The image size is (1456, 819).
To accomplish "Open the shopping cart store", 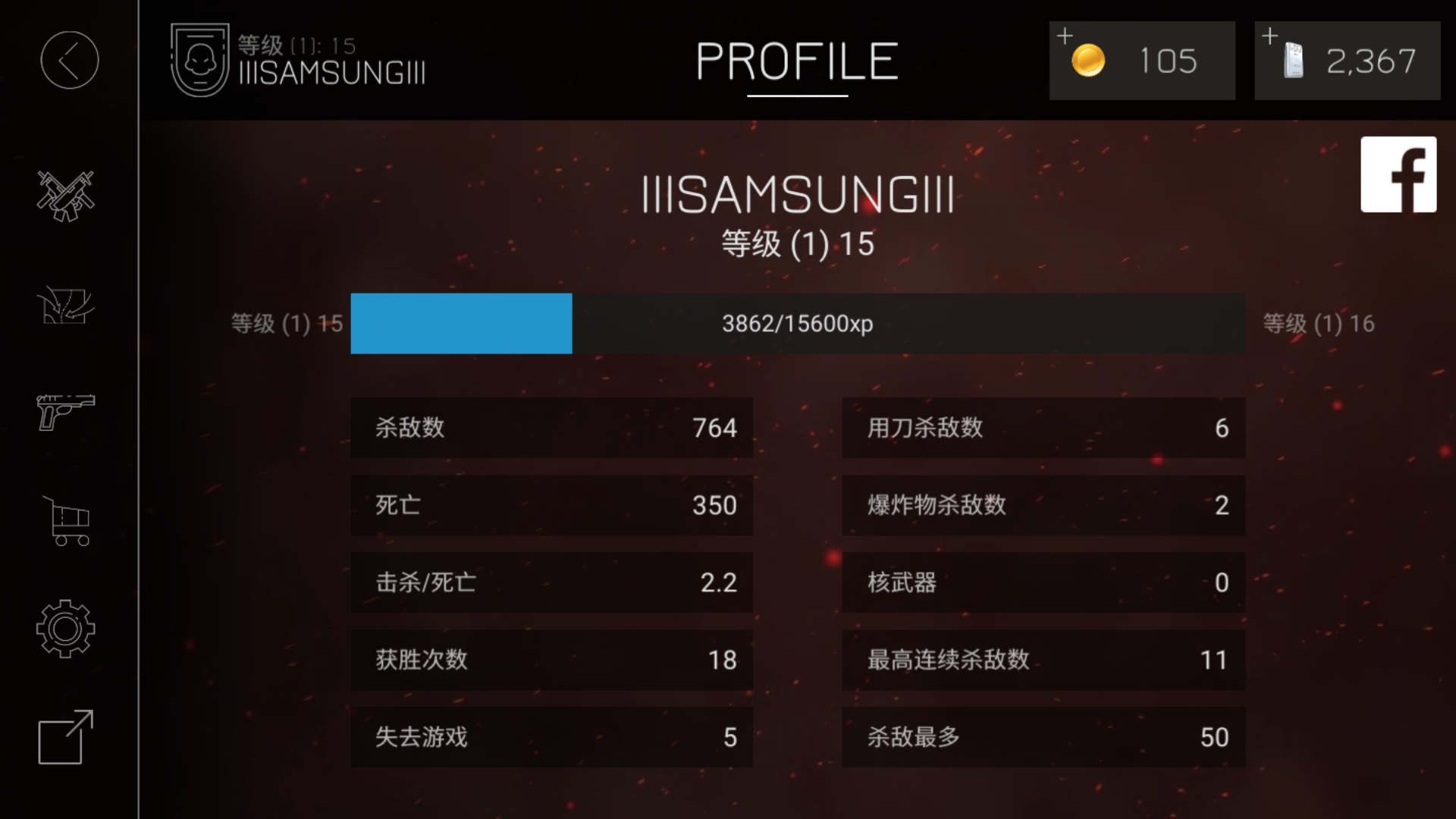I will (67, 522).
